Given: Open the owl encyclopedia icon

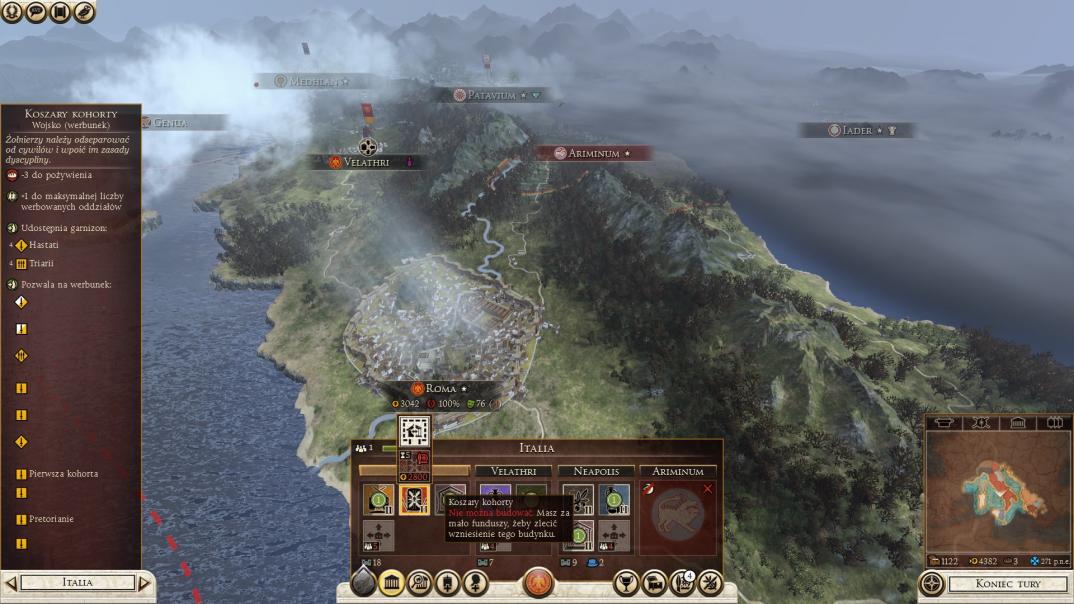Looking at the screenshot, I should [x=84, y=12].
